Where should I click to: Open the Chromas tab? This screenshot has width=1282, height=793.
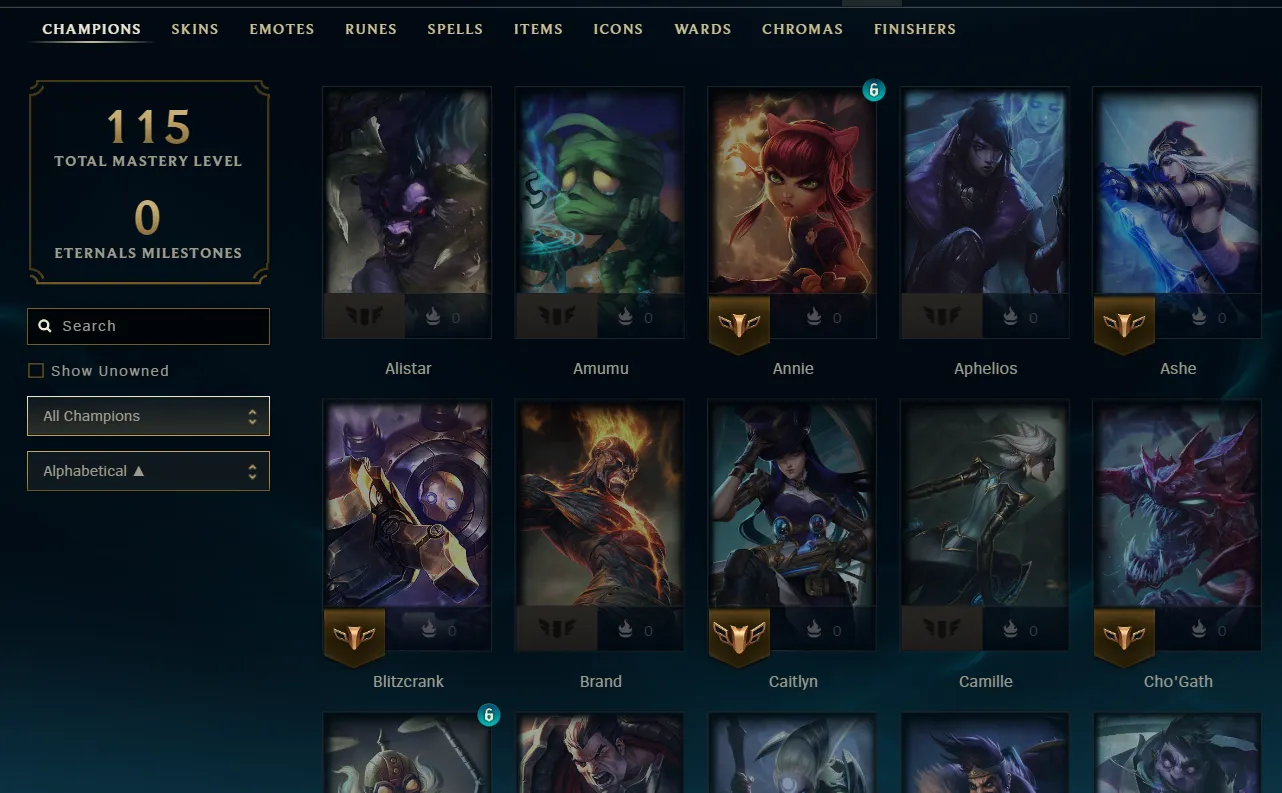[x=802, y=29]
